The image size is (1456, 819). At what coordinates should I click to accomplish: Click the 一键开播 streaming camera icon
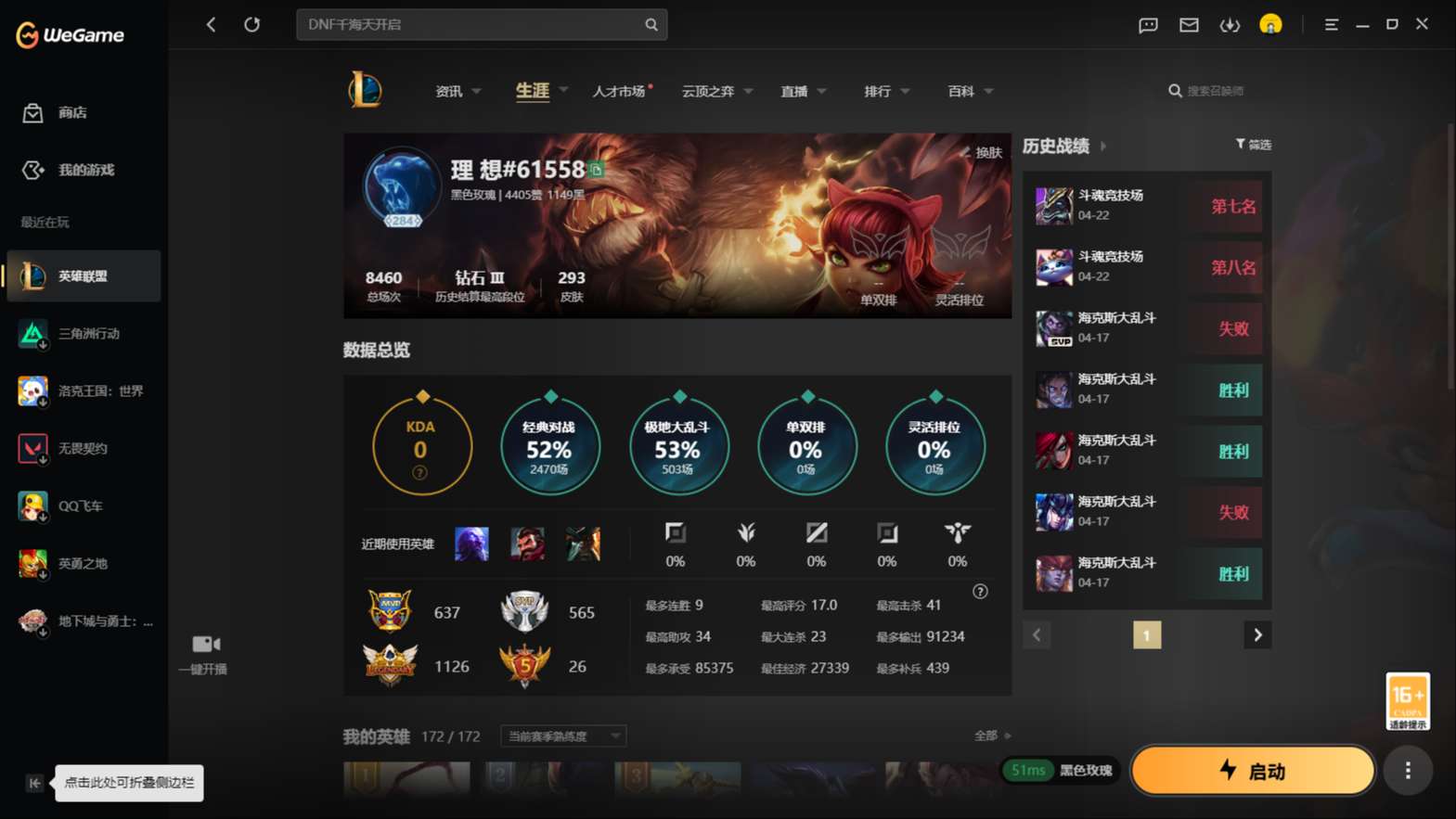(203, 643)
